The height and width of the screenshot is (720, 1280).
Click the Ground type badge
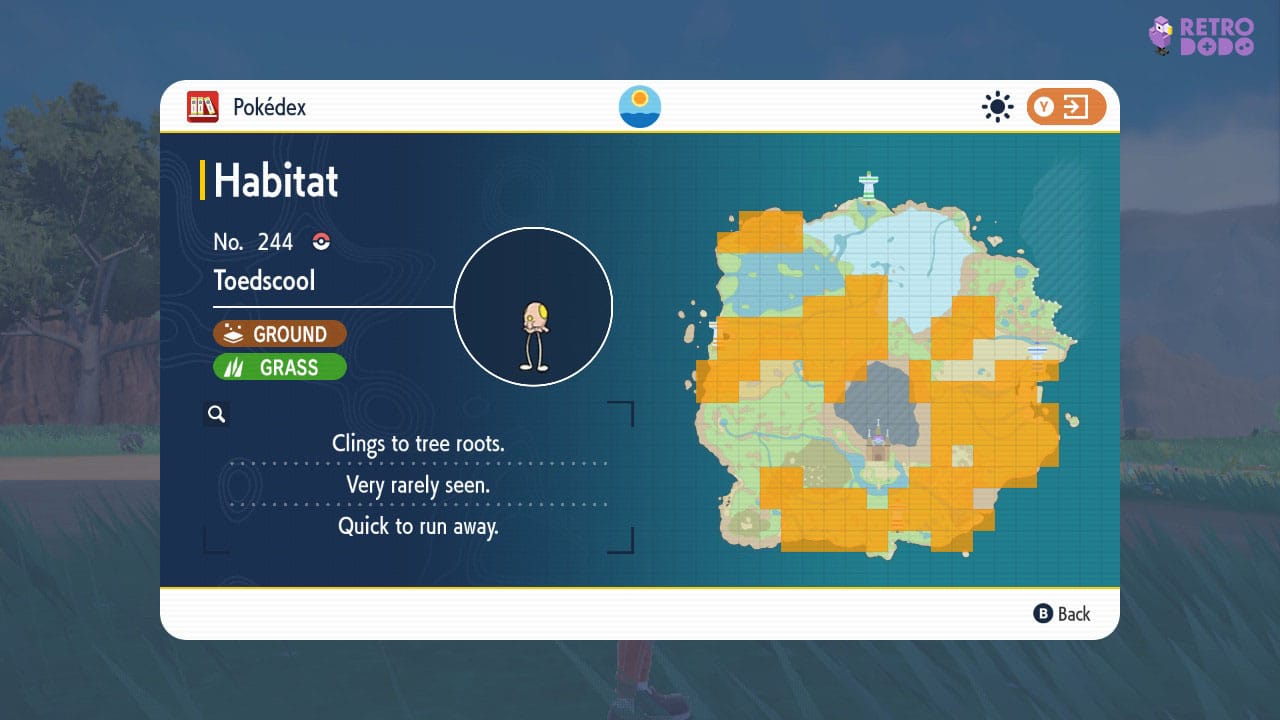280,334
